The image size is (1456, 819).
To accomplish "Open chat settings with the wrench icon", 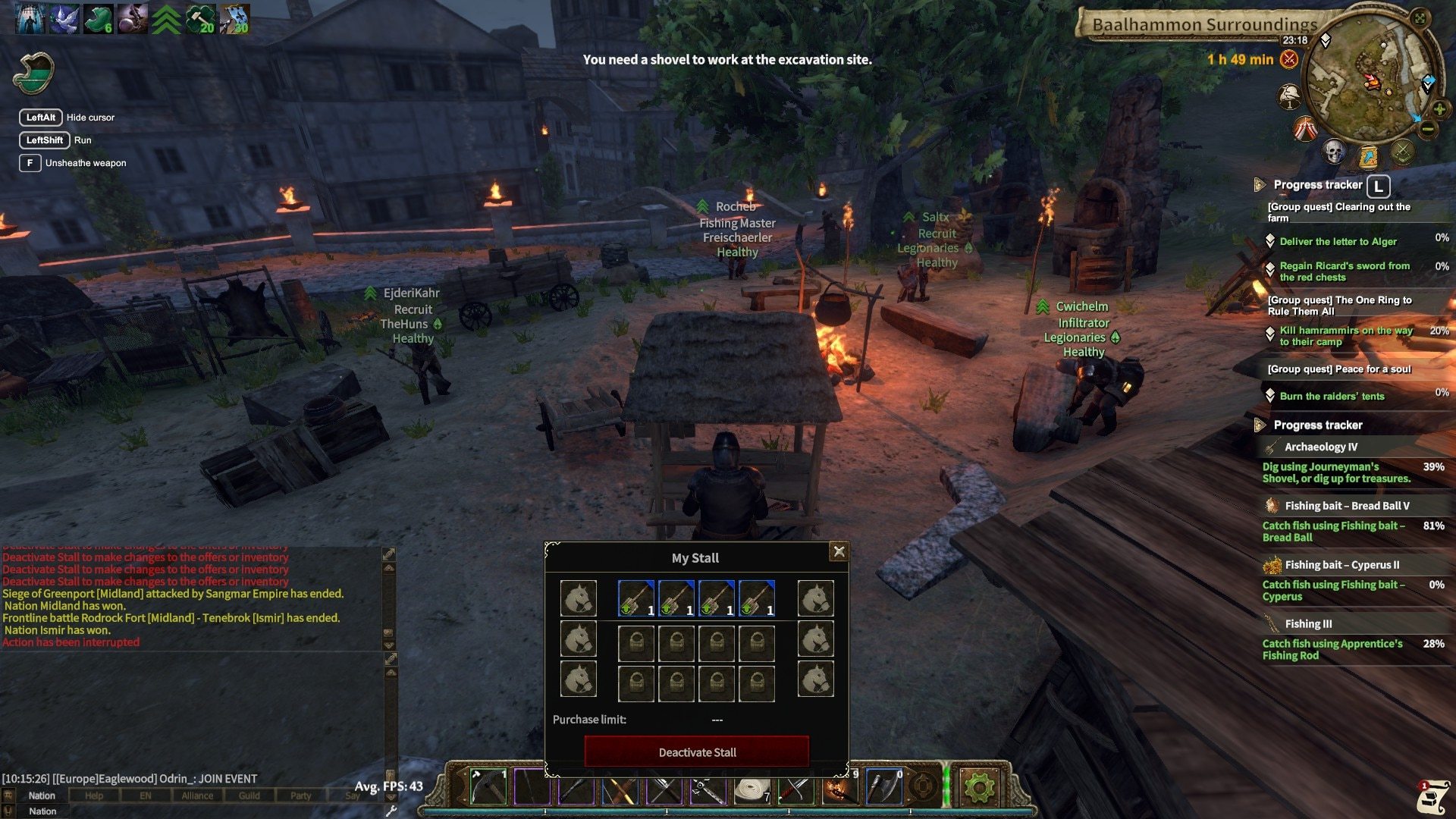I will (x=391, y=811).
